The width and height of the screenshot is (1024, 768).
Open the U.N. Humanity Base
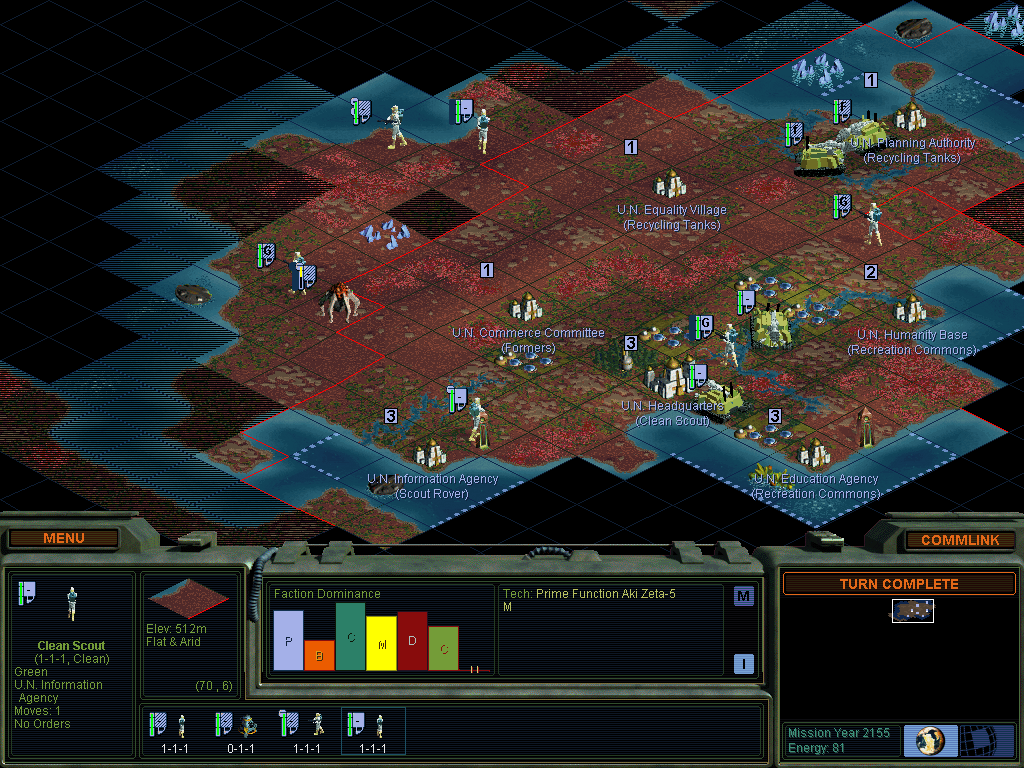click(x=911, y=310)
